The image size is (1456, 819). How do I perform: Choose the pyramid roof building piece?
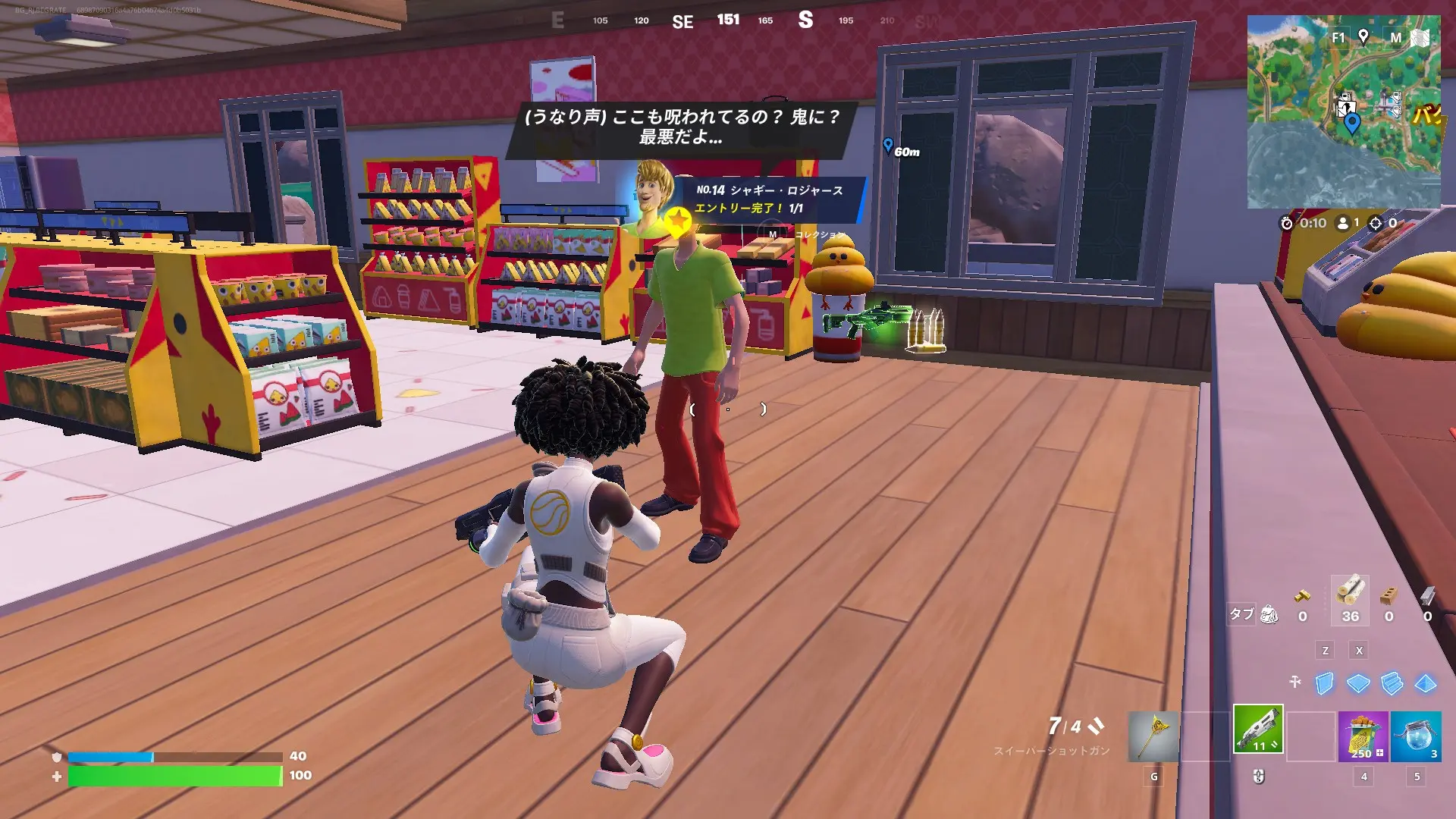(x=1426, y=683)
